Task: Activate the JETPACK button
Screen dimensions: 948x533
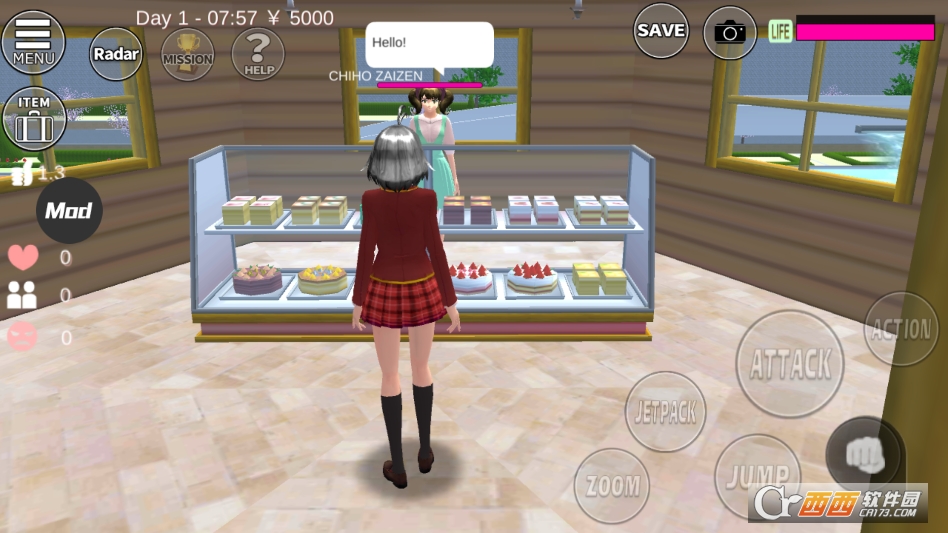Action: click(666, 411)
